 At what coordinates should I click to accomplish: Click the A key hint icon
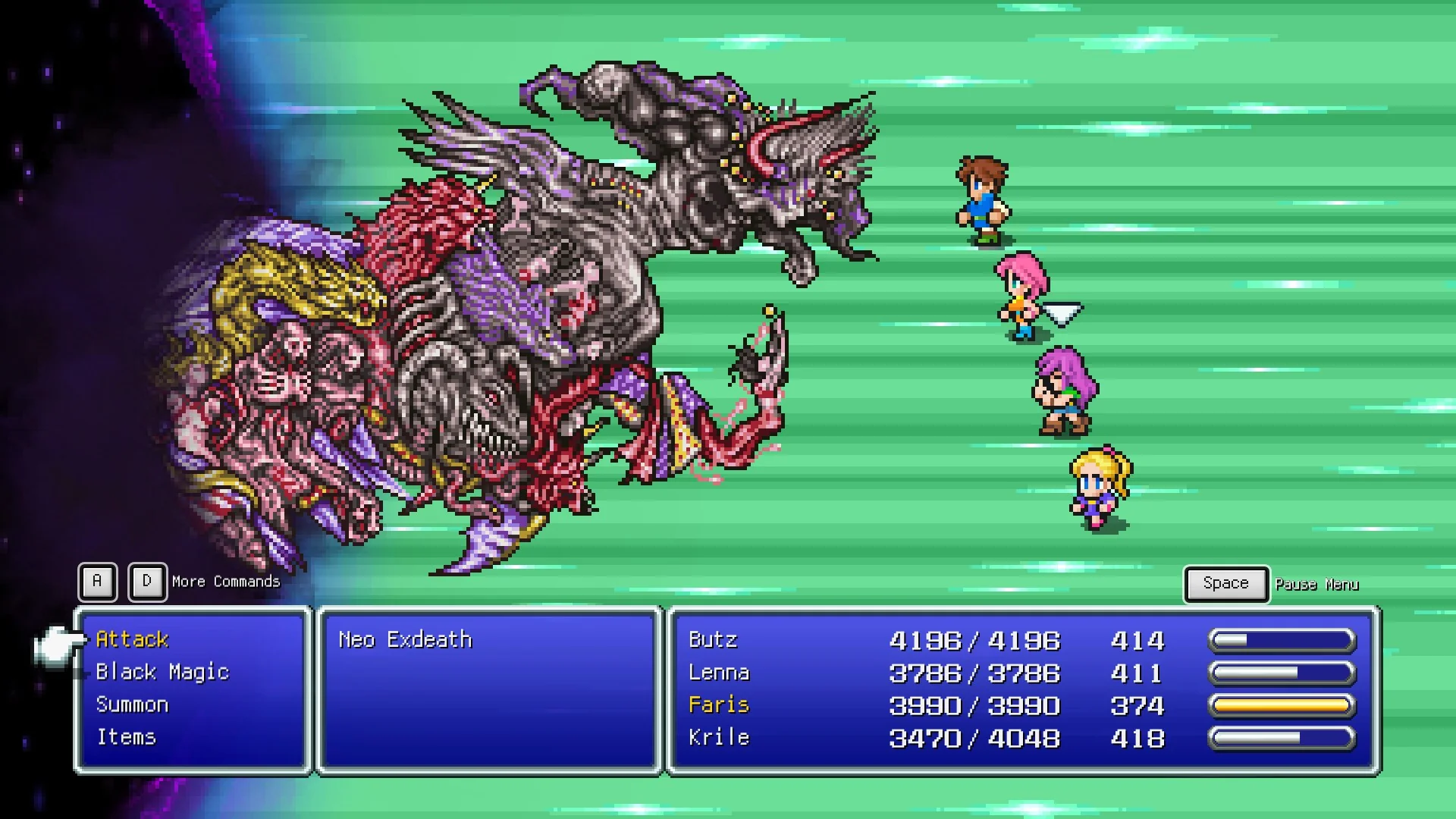click(x=96, y=582)
